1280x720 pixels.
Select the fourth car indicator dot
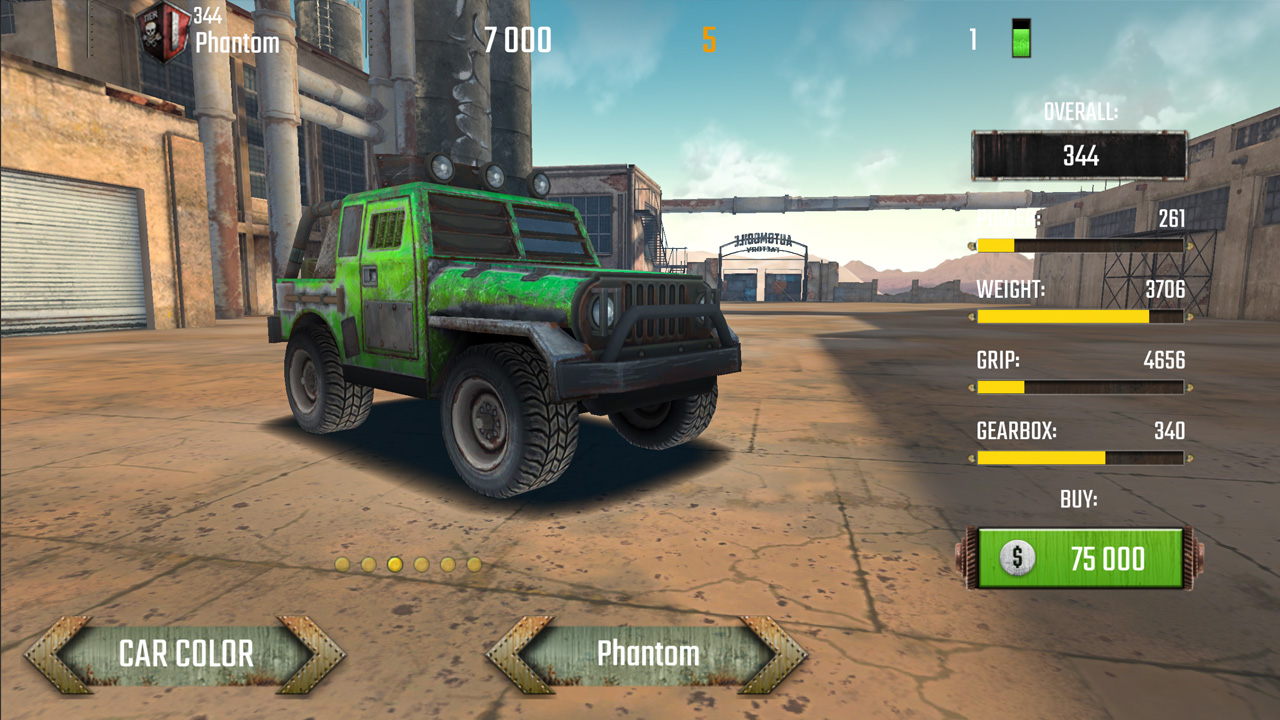point(420,565)
